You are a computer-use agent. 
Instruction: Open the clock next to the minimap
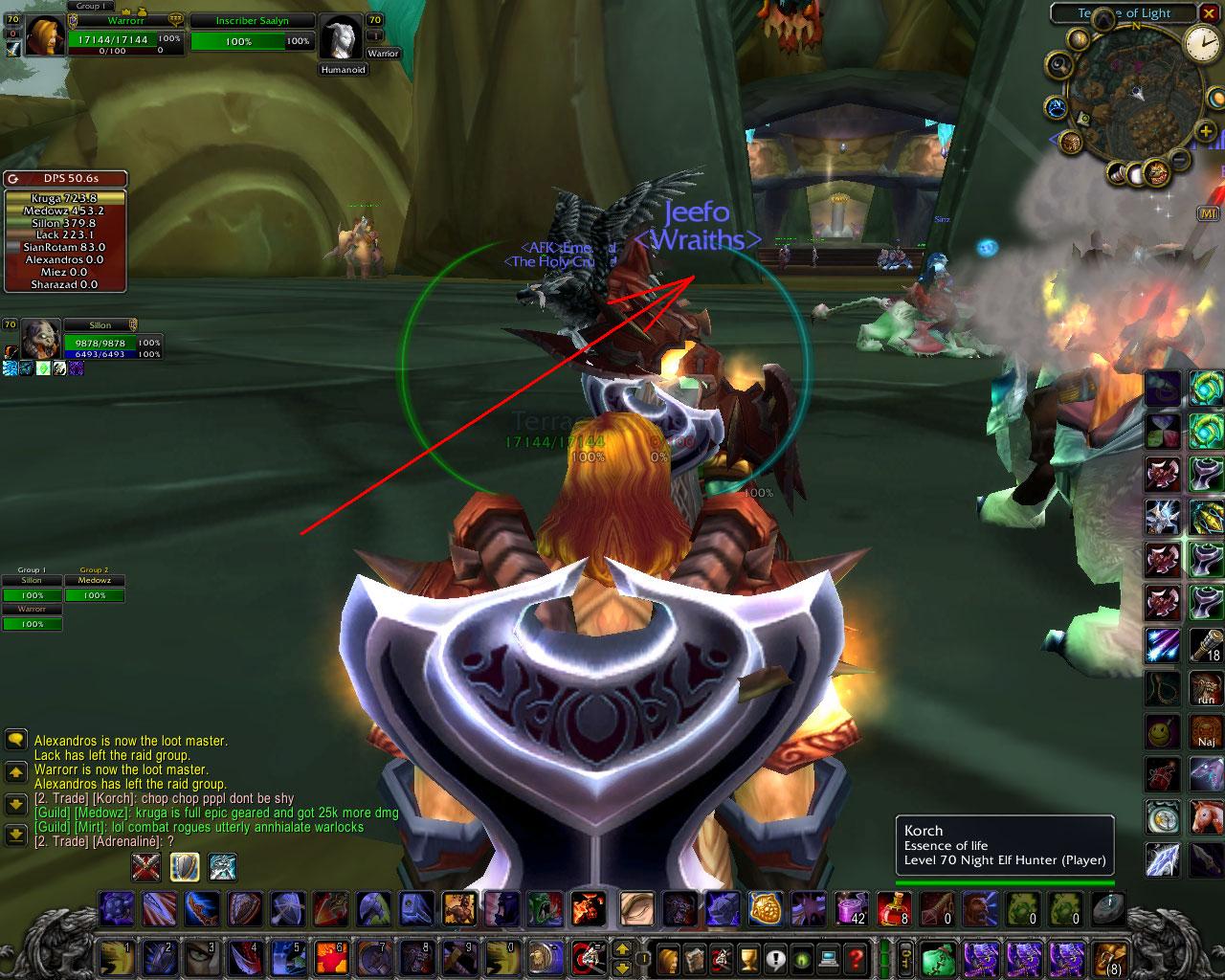pyautogui.click(x=1201, y=42)
